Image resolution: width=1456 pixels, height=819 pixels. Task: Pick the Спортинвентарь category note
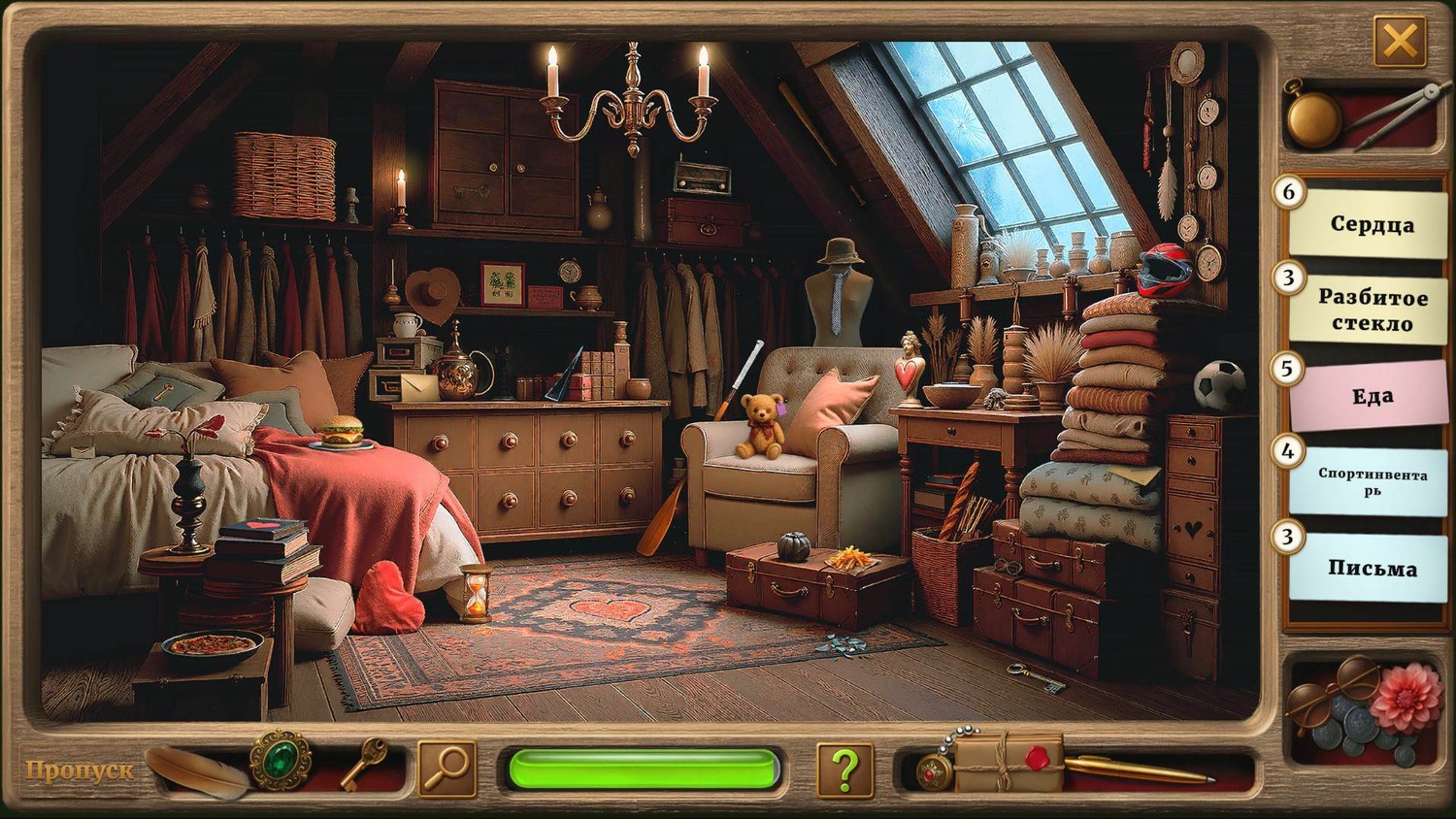pyautogui.click(x=1371, y=481)
